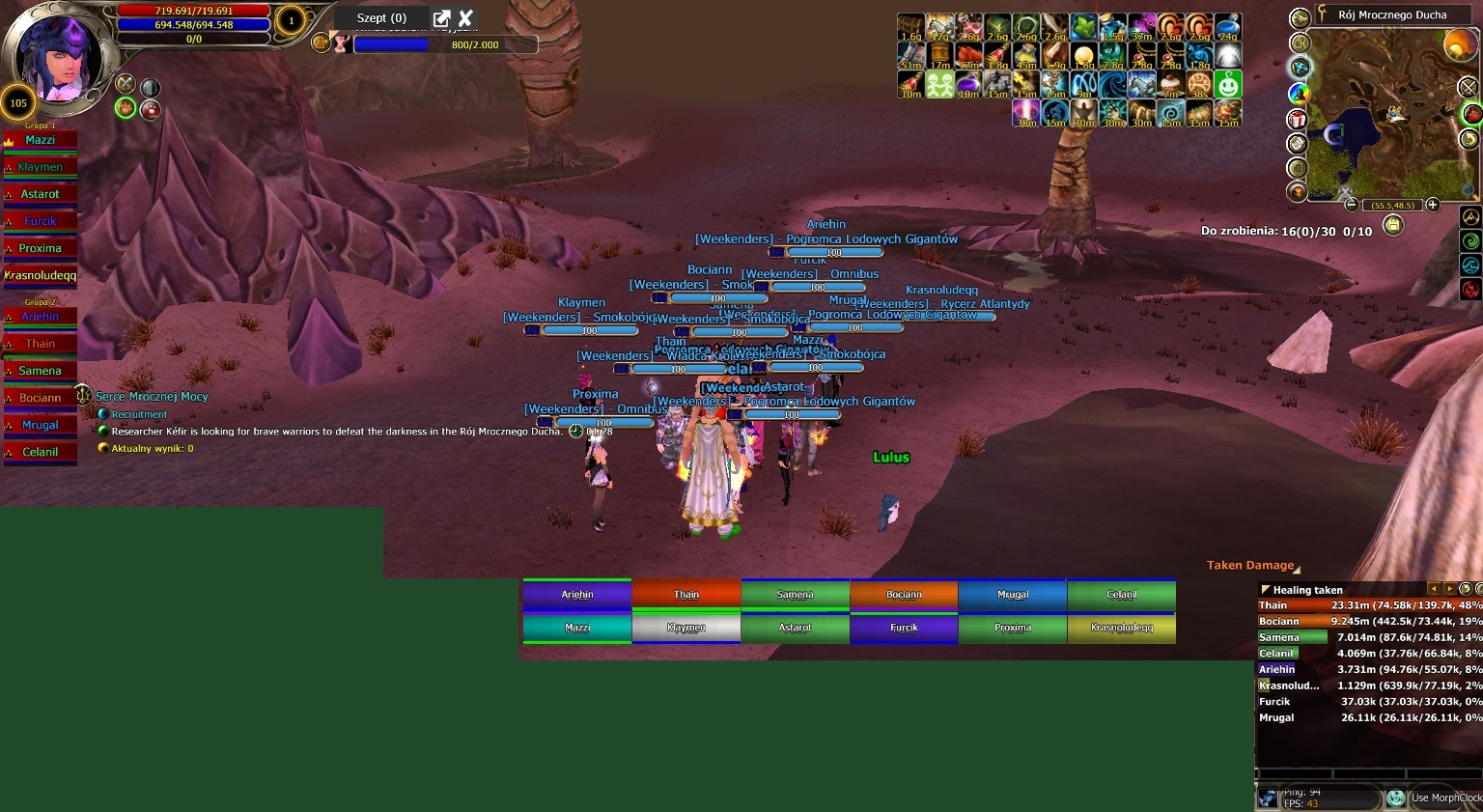
Task: Open the Serce Mrocznej Mocy quest entry
Action: pos(152,397)
